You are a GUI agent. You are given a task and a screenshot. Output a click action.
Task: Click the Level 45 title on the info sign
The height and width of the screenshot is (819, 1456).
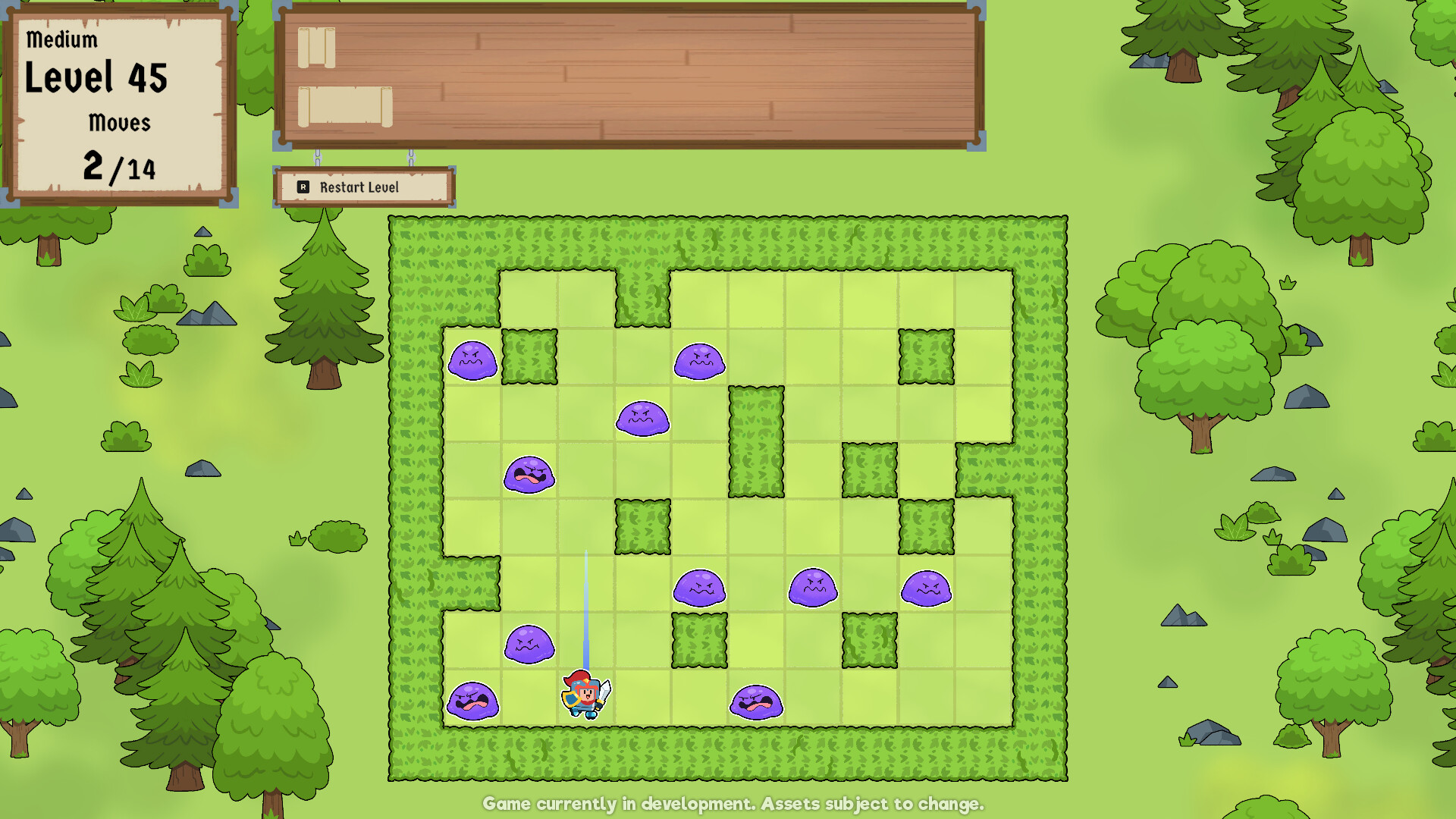click(x=96, y=77)
